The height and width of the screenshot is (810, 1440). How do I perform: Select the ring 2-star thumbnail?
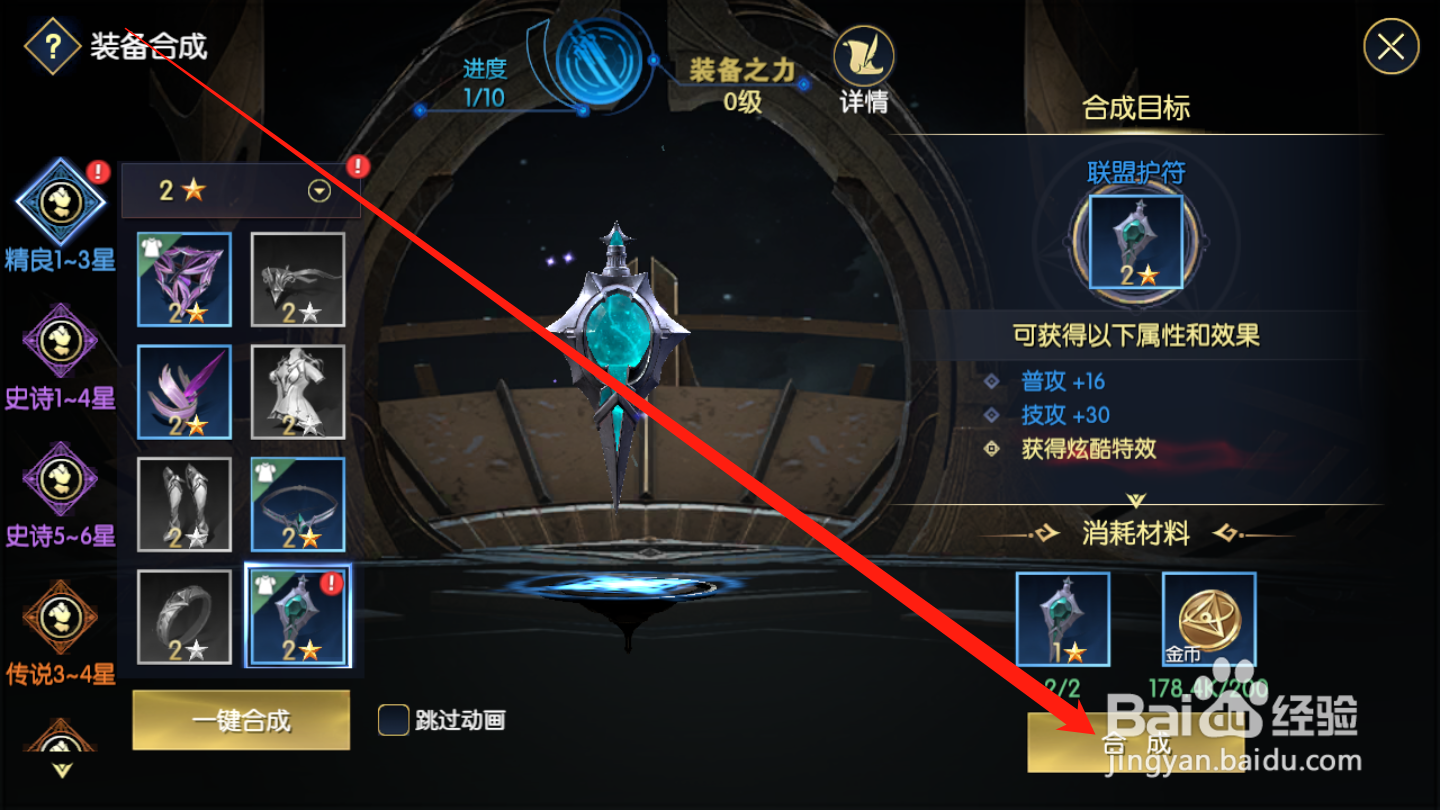pyautogui.click(x=184, y=617)
